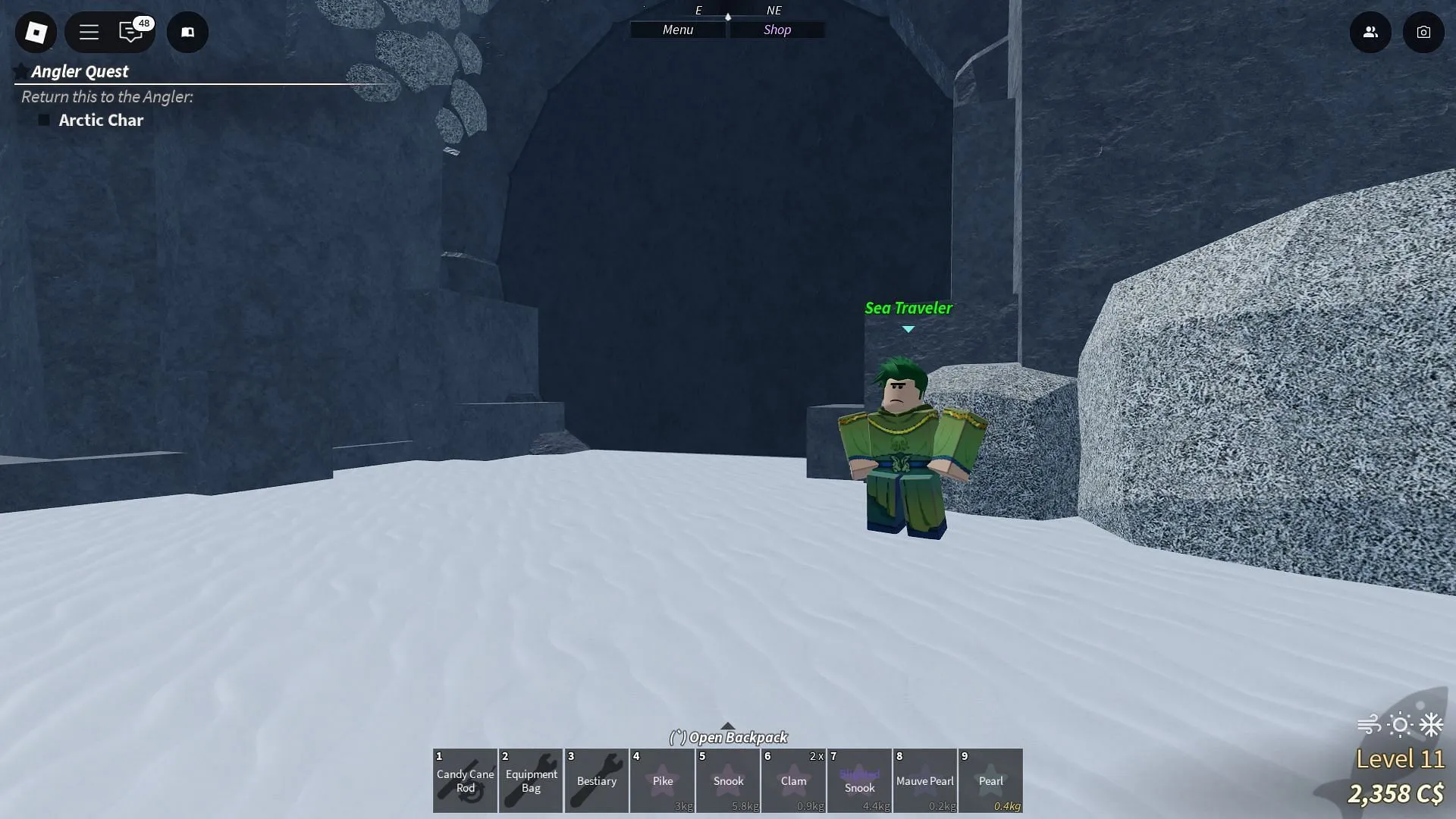1456x819 pixels.
Task: Click the compass needle between E and NE
Action: [x=728, y=17]
